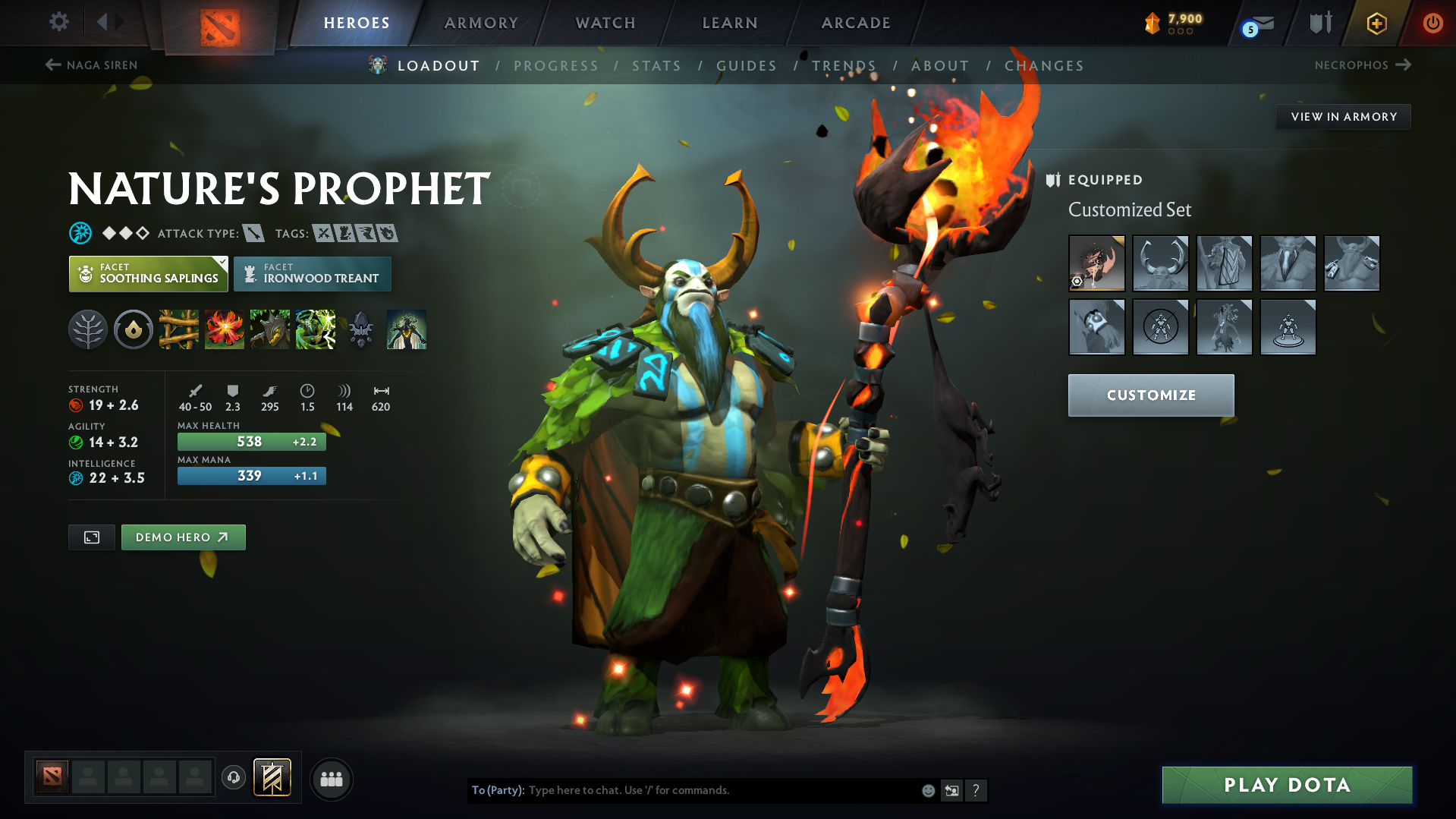Click the DEMO HERO button
This screenshot has width=1456, height=819.
(183, 537)
